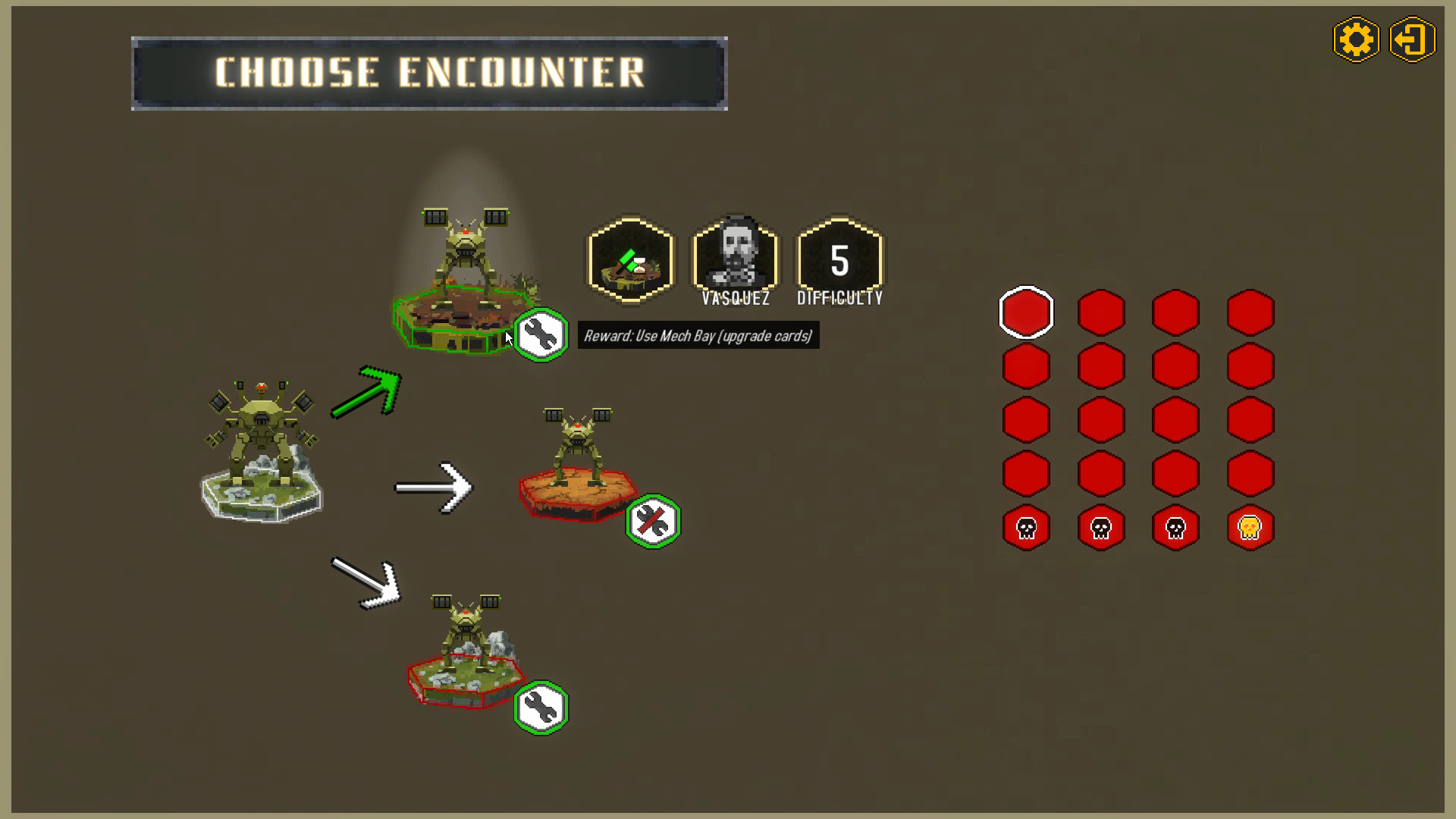Click the Reward: Use Mech Bay tooltip
The height and width of the screenshot is (819, 1456).
(x=698, y=336)
